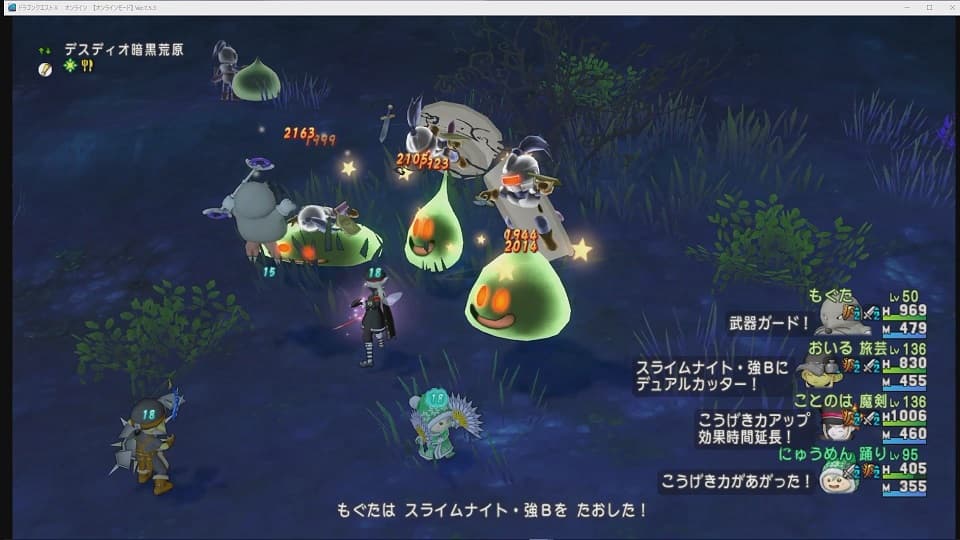Pick にゅうめん's portrait in party list

click(836, 477)
